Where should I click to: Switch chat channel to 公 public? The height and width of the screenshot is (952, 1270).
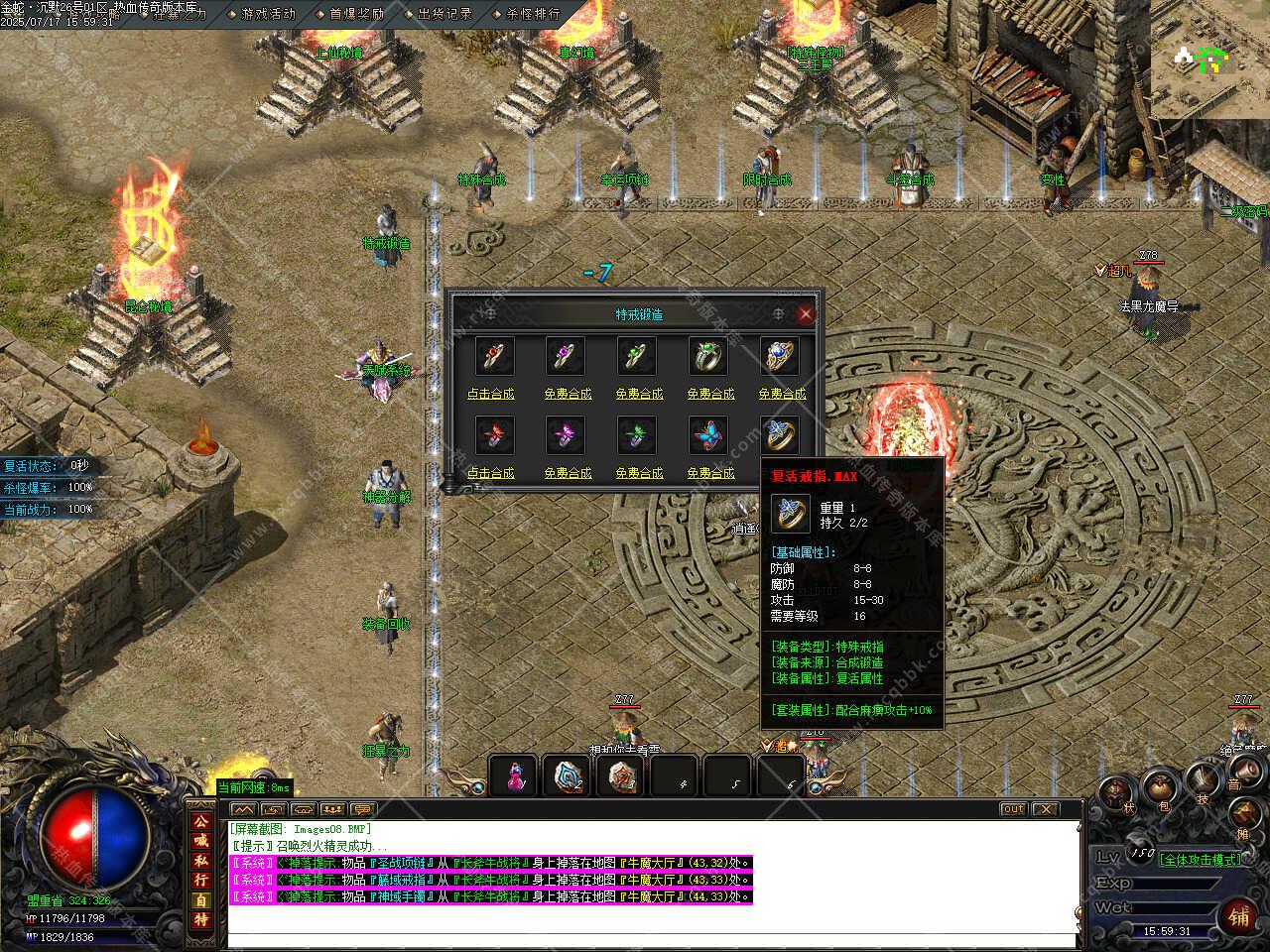pyautogui.click(x=201, y=822)
